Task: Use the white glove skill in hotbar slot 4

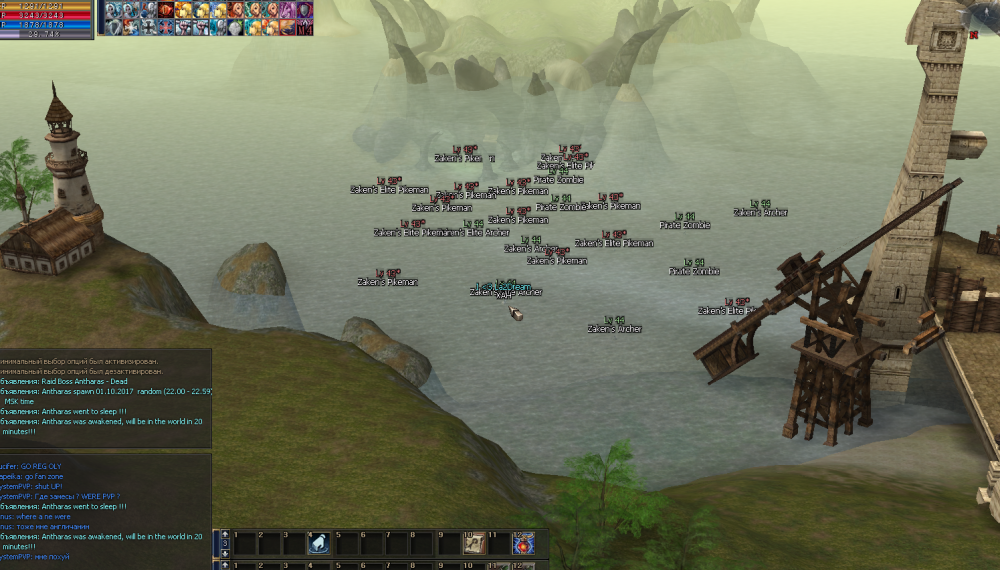Action: coord(319,543)
